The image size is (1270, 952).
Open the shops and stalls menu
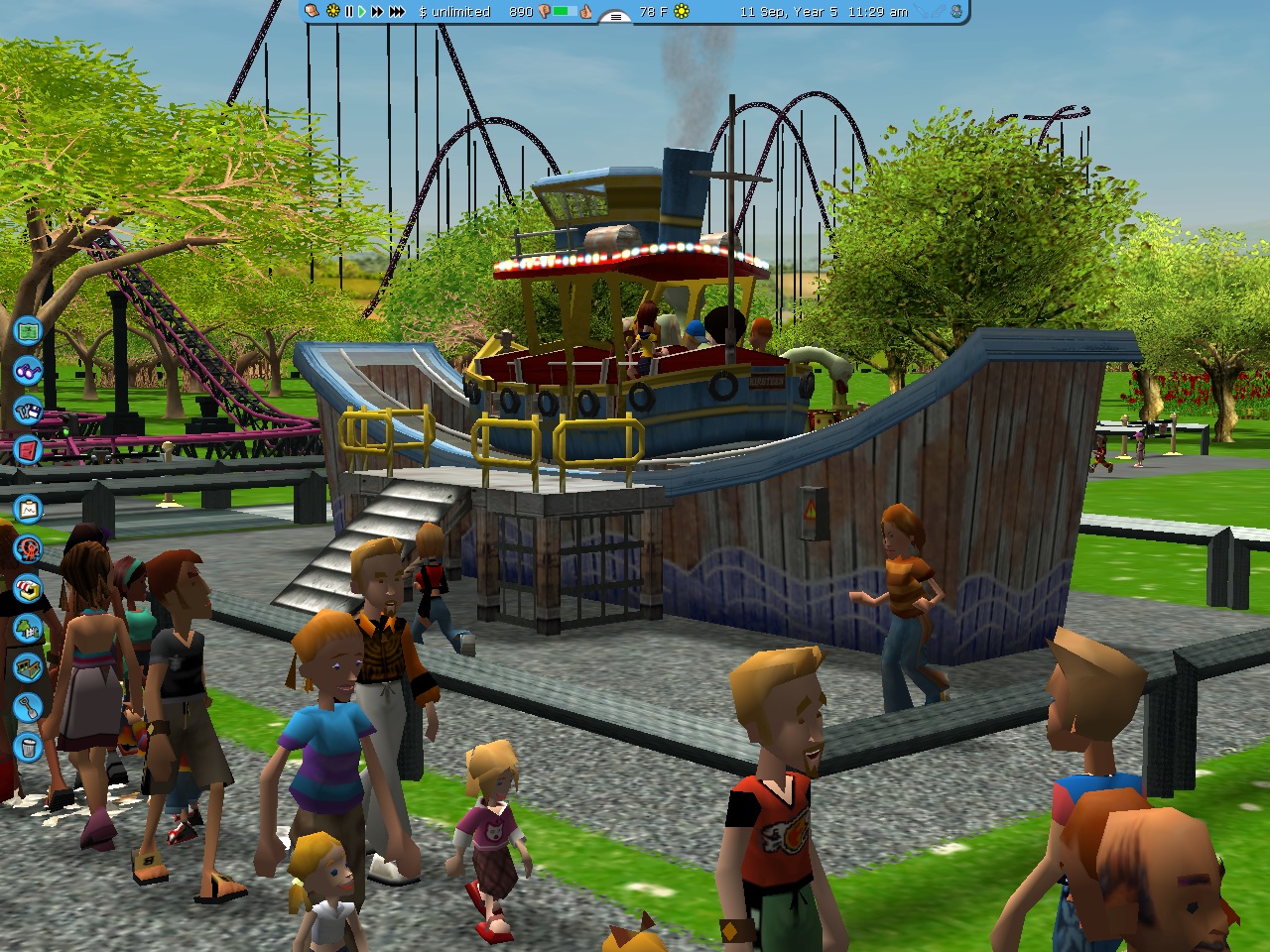[28, 588]
